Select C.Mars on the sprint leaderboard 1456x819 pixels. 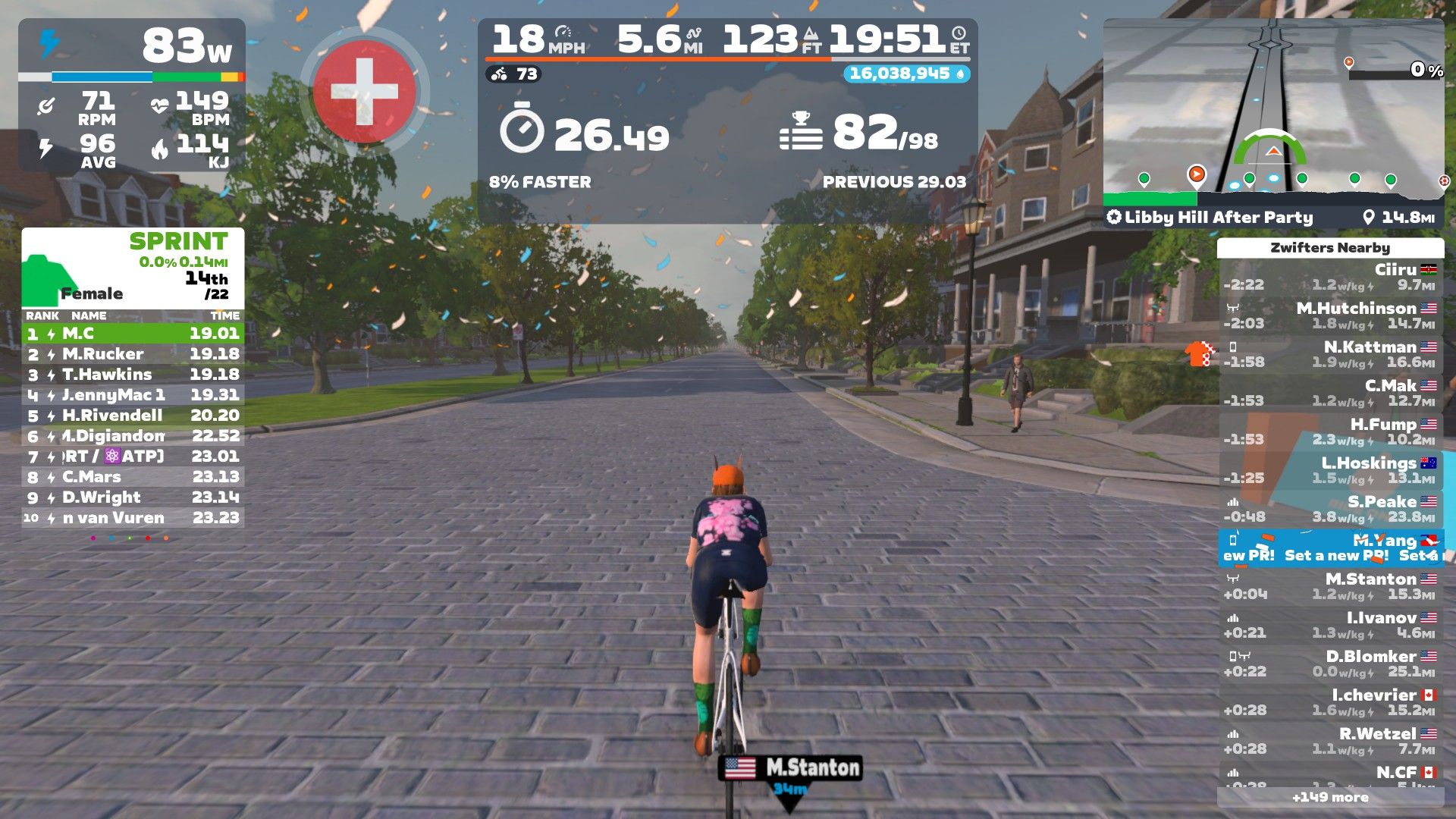click(133, 477)
